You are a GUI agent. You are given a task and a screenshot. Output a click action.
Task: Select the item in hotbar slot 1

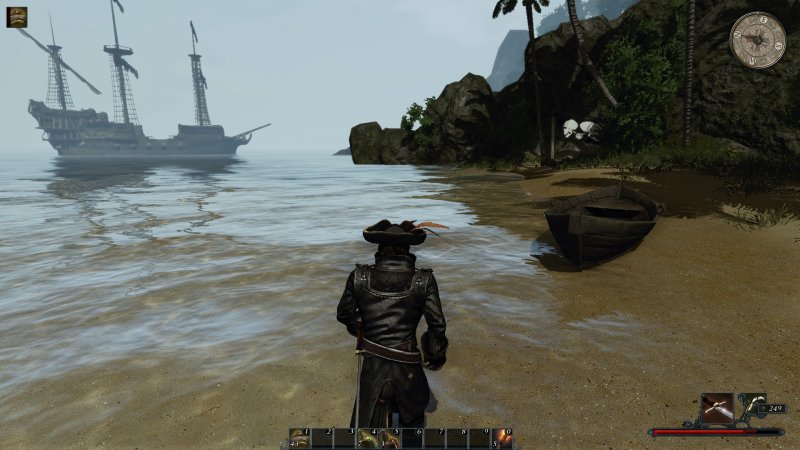pyautogui.click(x=300, y=438)
